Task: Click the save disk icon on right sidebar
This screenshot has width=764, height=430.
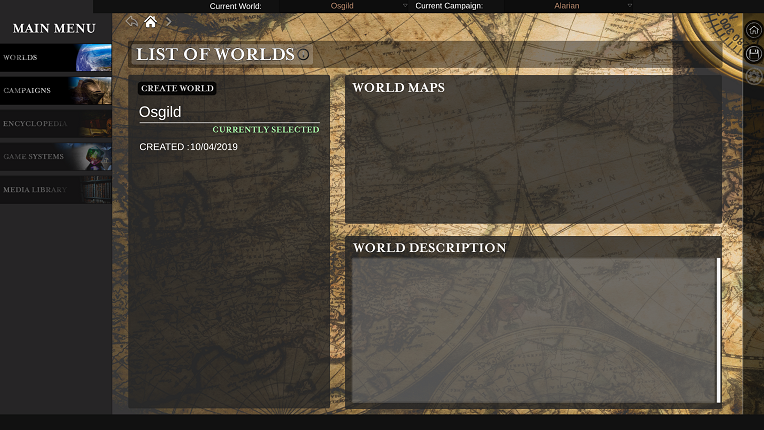Action: click(754, 54)
